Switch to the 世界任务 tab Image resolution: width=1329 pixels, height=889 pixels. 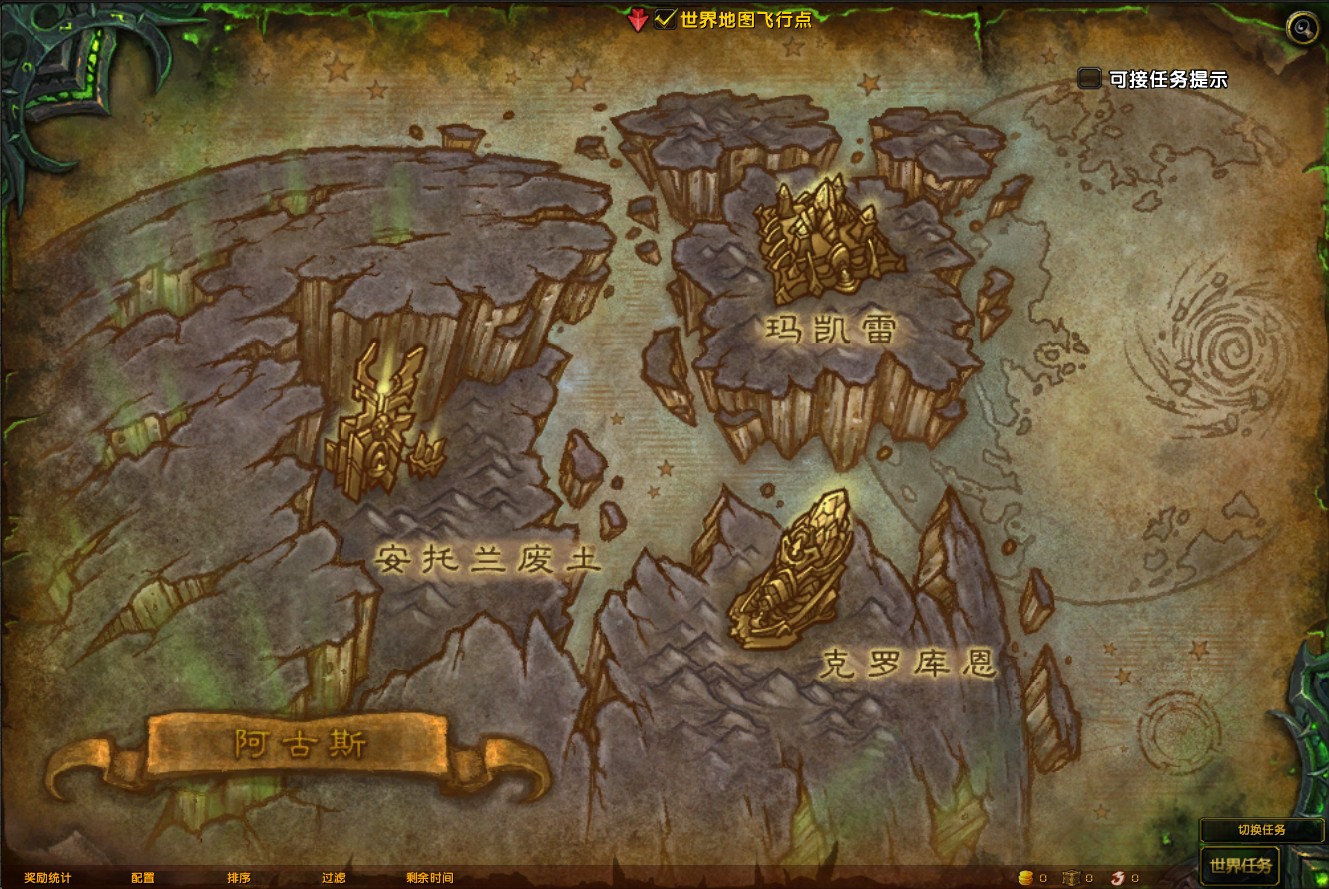point(1239,866)
